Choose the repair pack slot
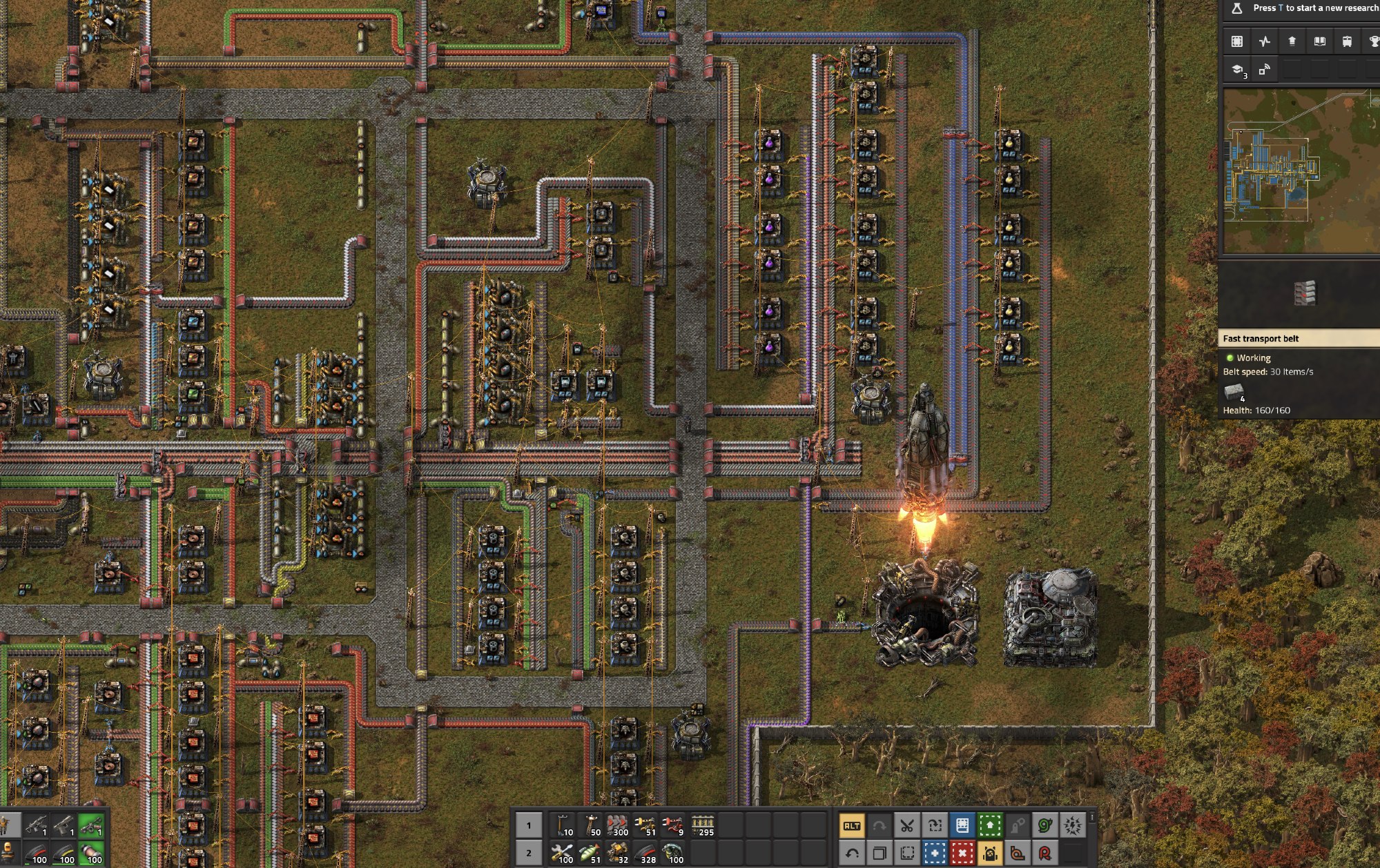This screenshot has width=1380, height=868. coord(564,854)
